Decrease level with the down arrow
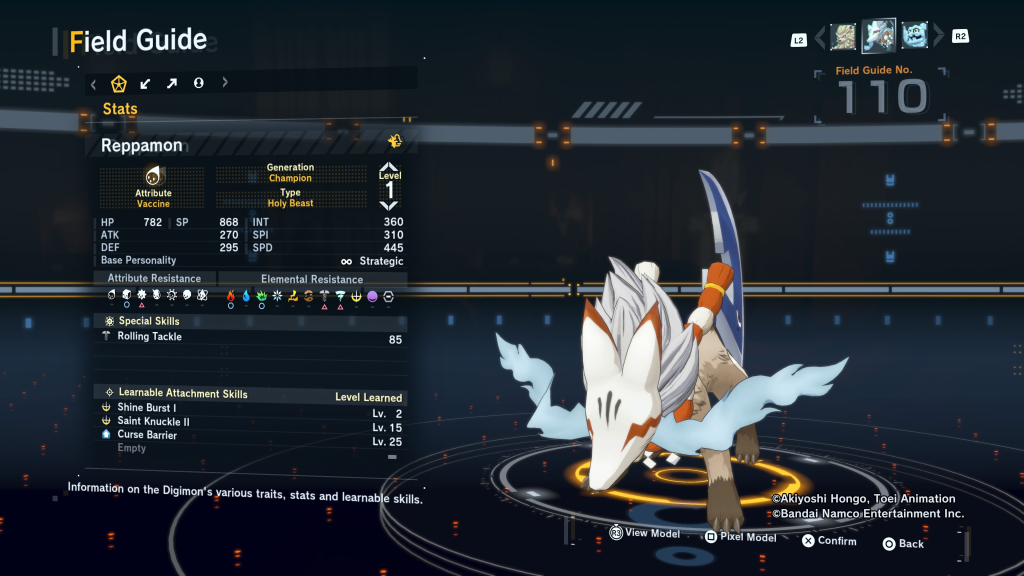The image size is (1024, 576). (389, 205)
